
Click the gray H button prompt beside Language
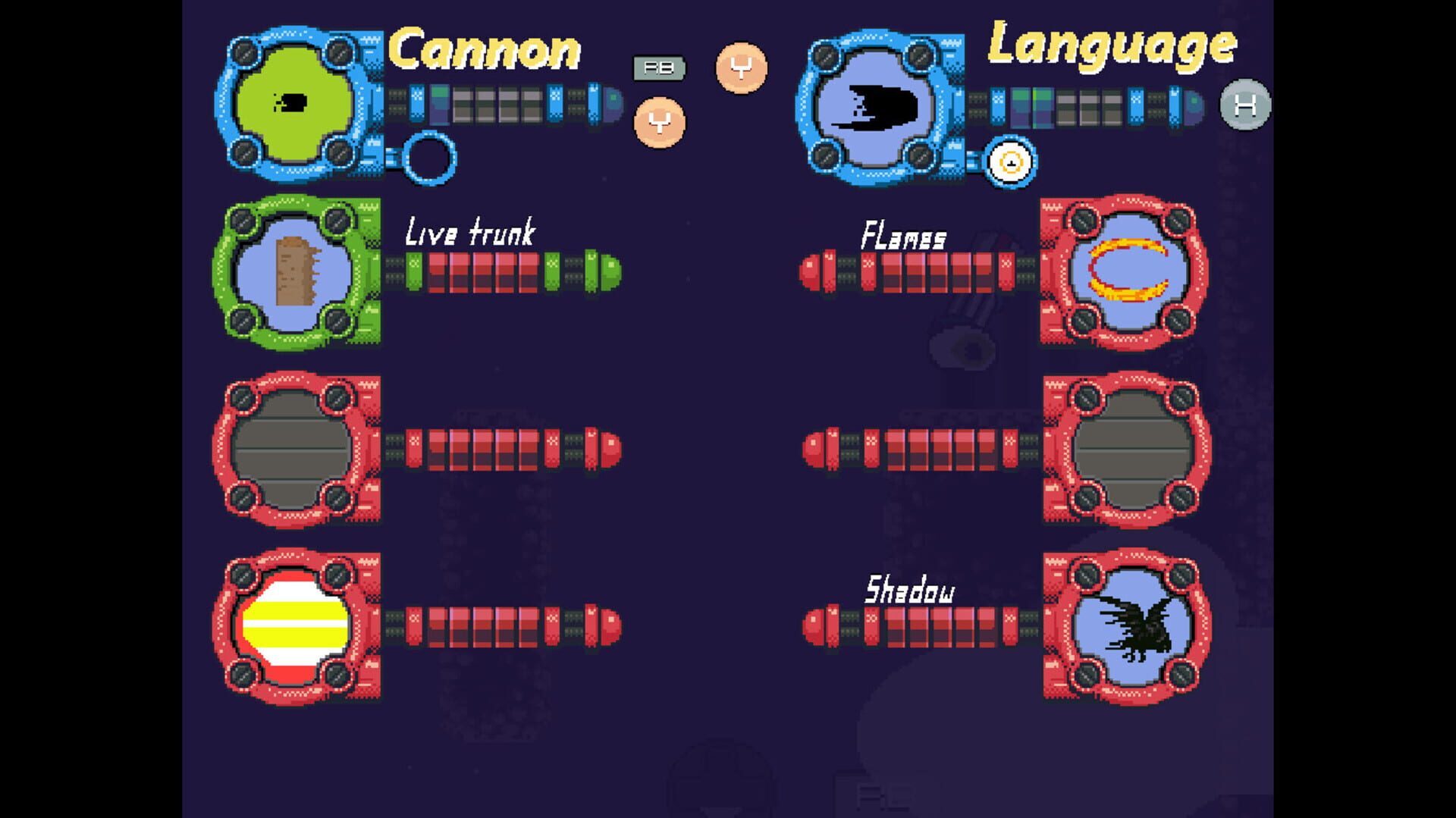pos(1244,105)
